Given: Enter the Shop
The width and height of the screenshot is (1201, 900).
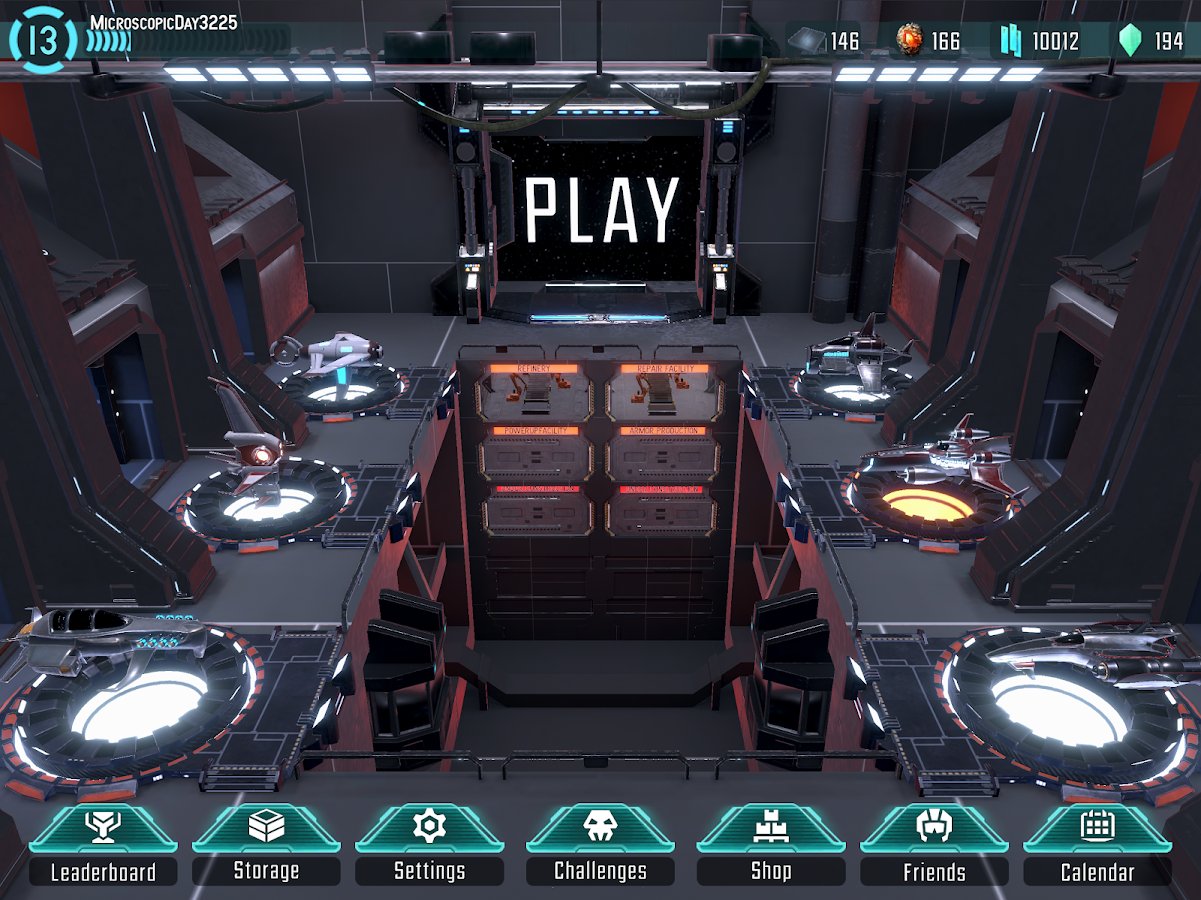Looking at the screenshot, I should click(x=771, y=846).
